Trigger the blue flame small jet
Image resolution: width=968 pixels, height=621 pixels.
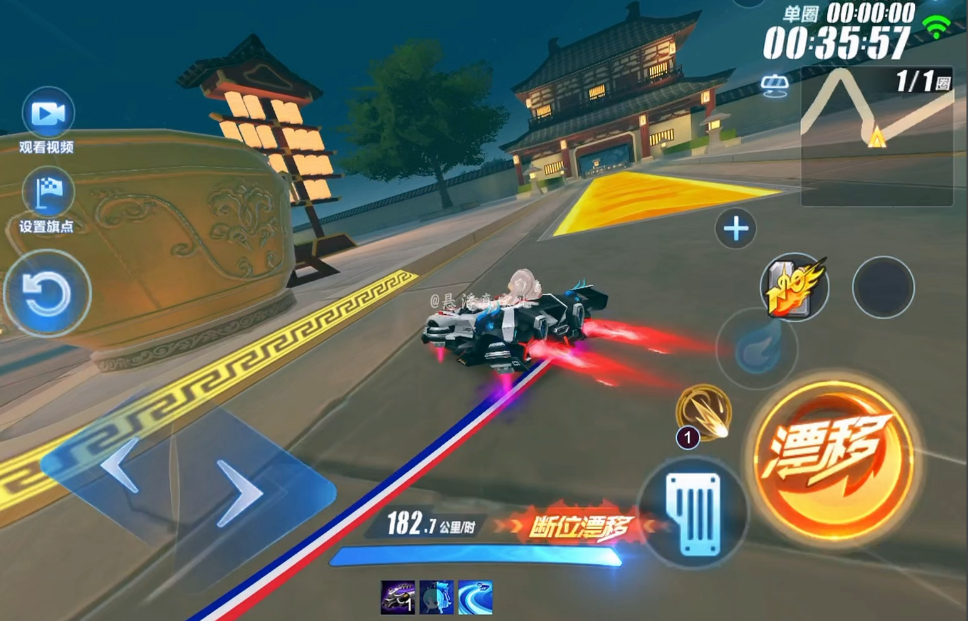(756, 348)
